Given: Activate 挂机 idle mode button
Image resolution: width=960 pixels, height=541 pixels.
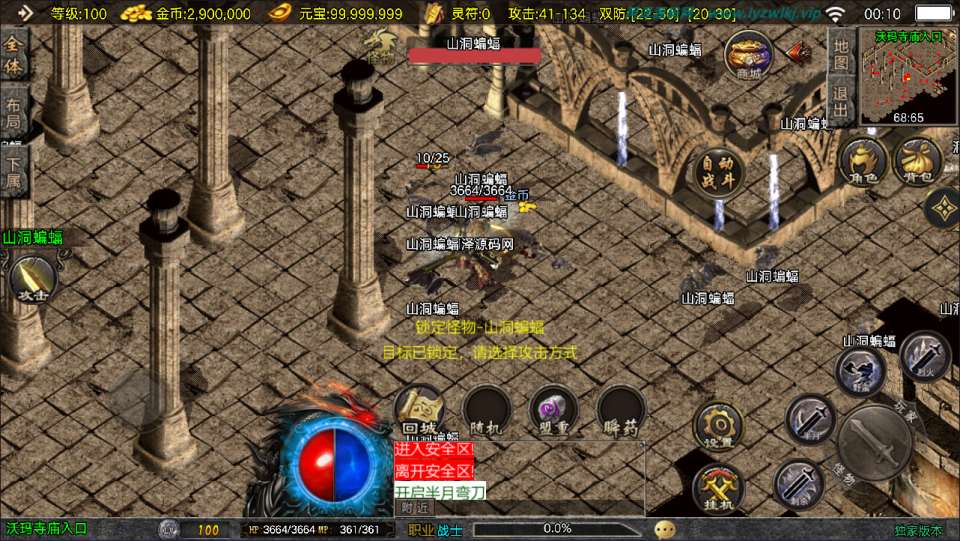Looking at the screenshot, I should click(716, 489).
